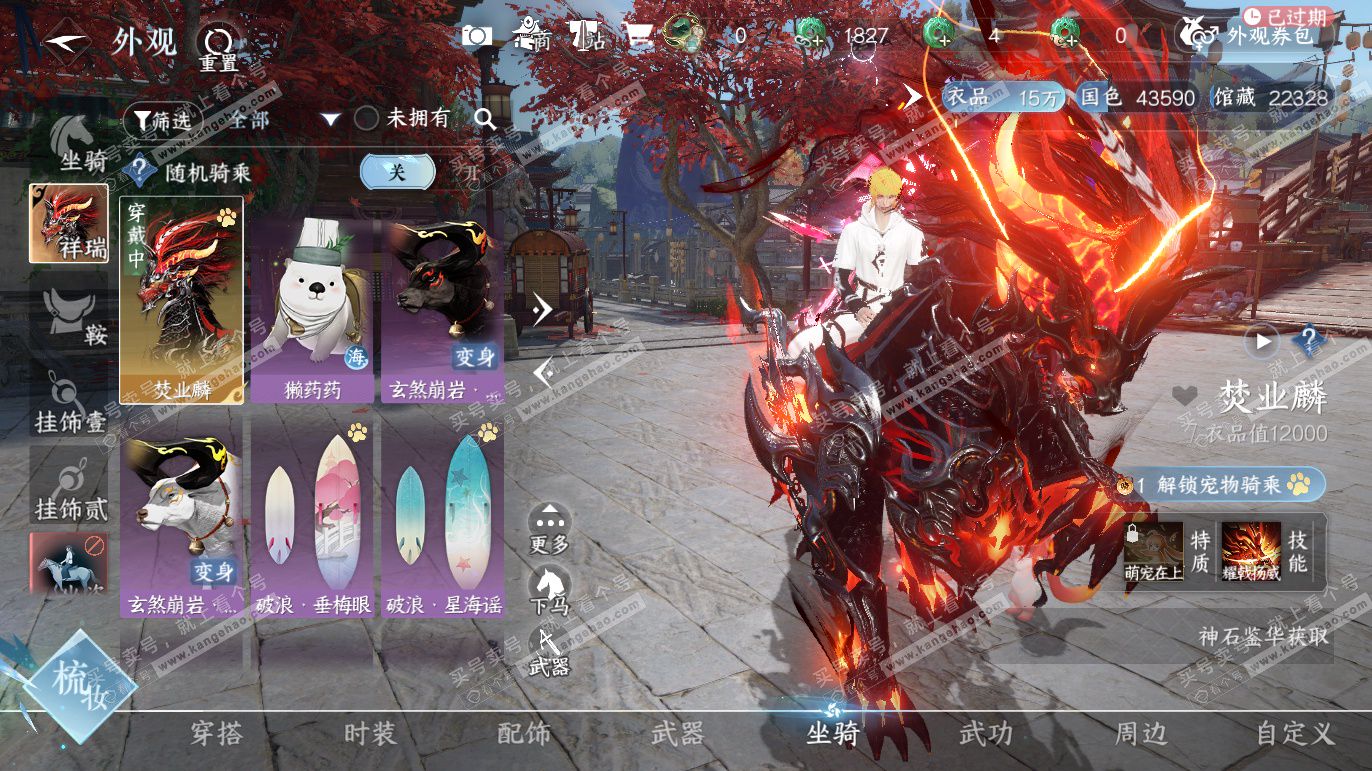Tick the 未拥有 checkbox
Viewport: 1372px width, 771px height.
click(x=366, y=119)
